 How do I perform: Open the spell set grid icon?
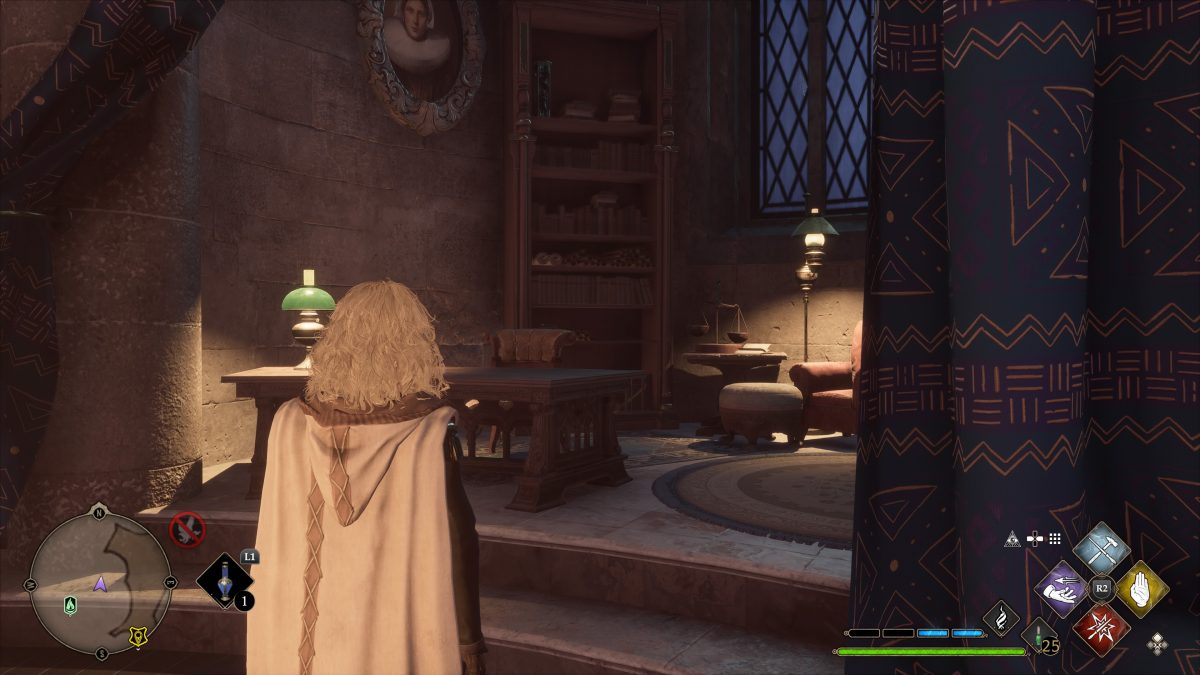pyautogui.click(x=1054, y=539)
